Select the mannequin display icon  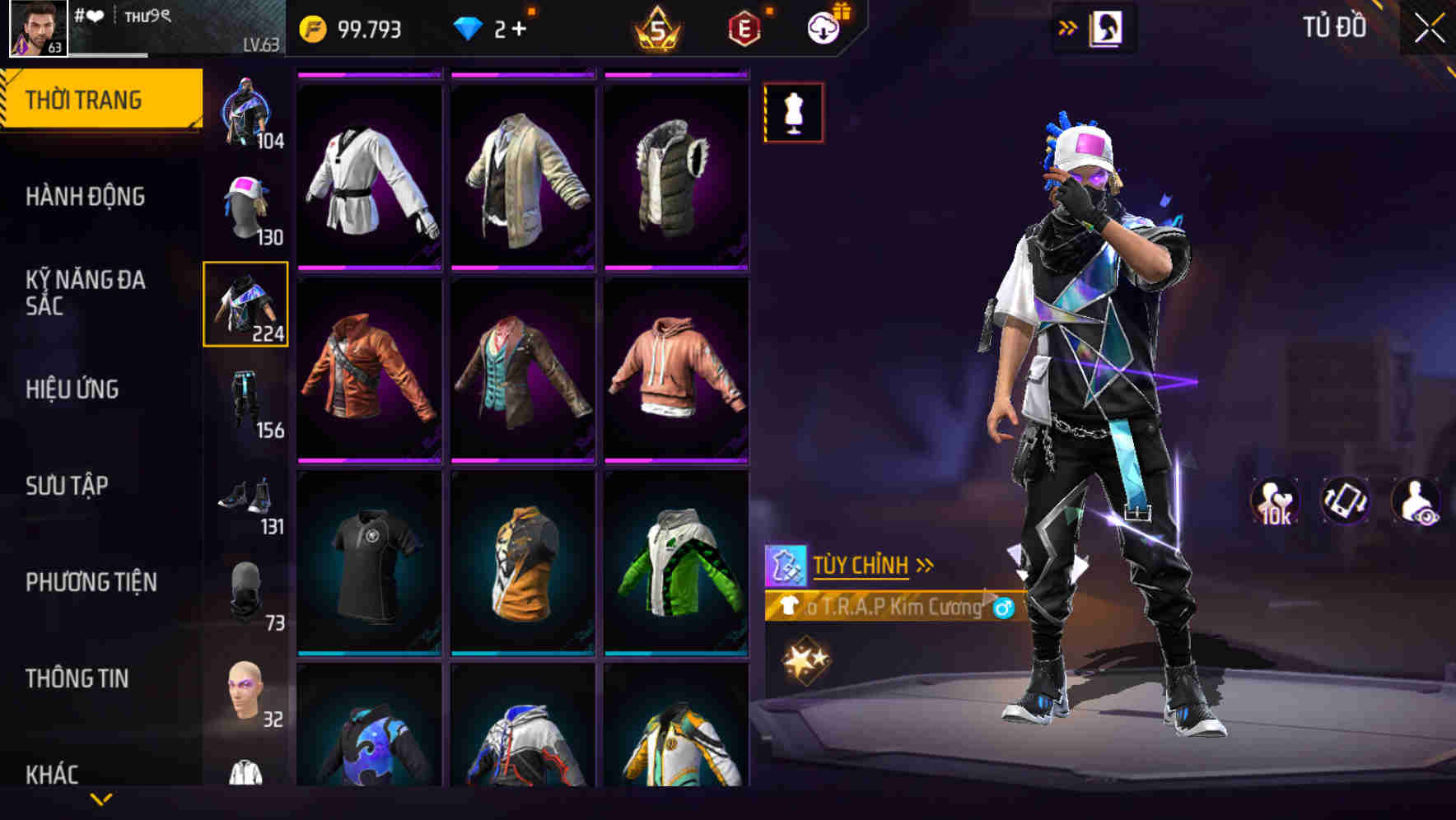(792, 112)
